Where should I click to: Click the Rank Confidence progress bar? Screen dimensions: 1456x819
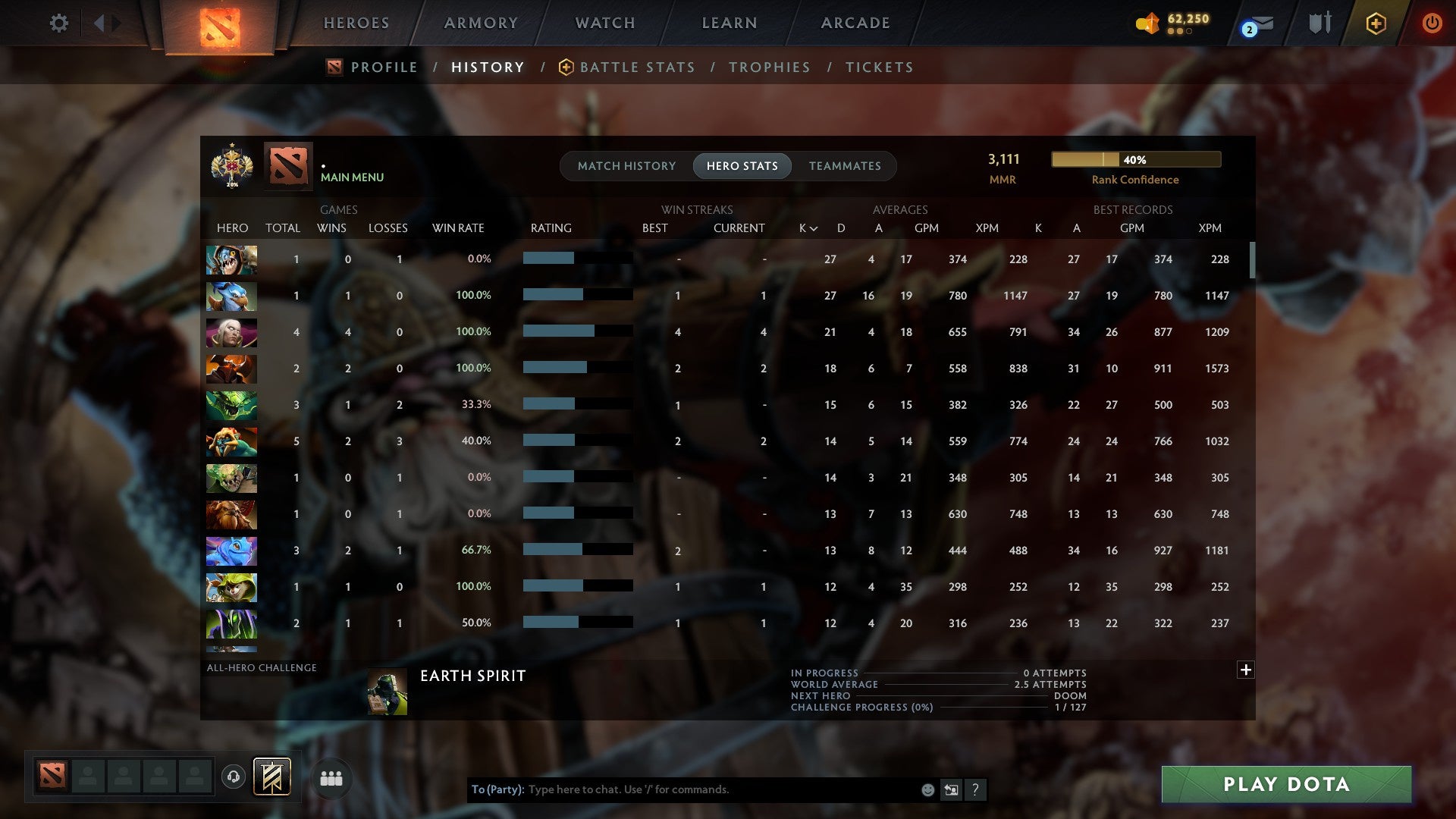pos(1134,159)
